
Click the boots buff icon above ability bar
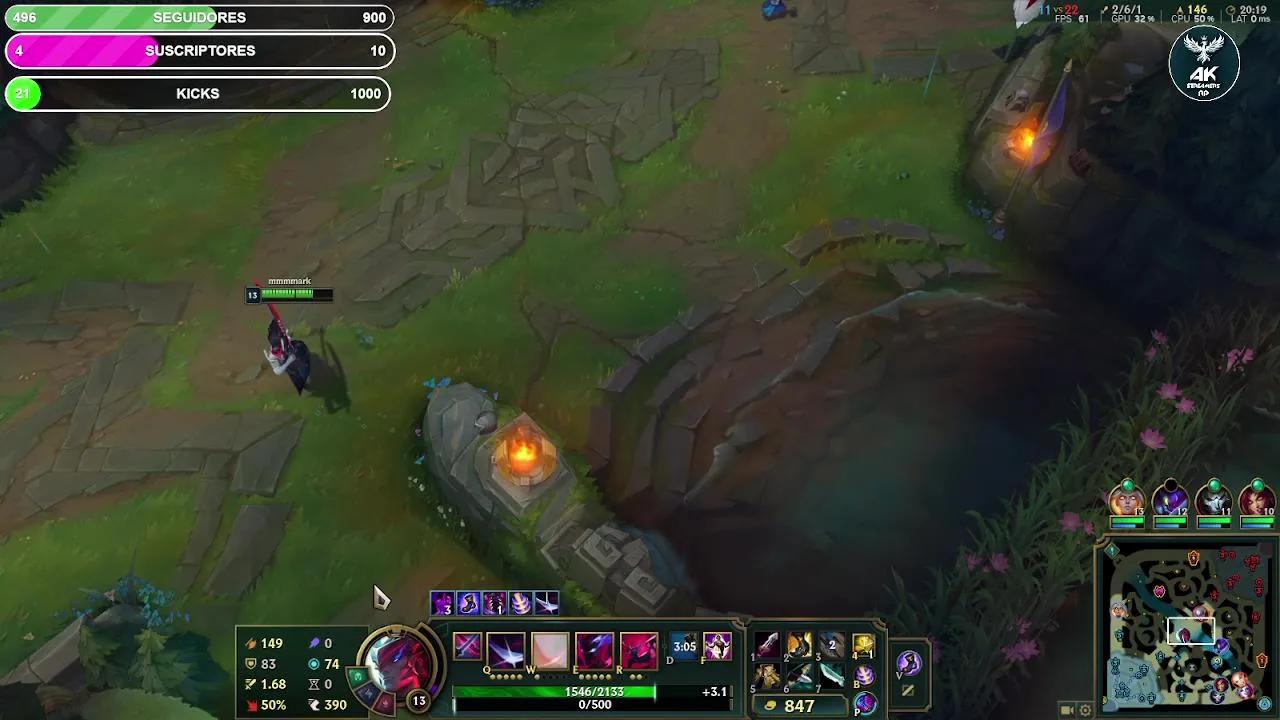tap(468, 603)
